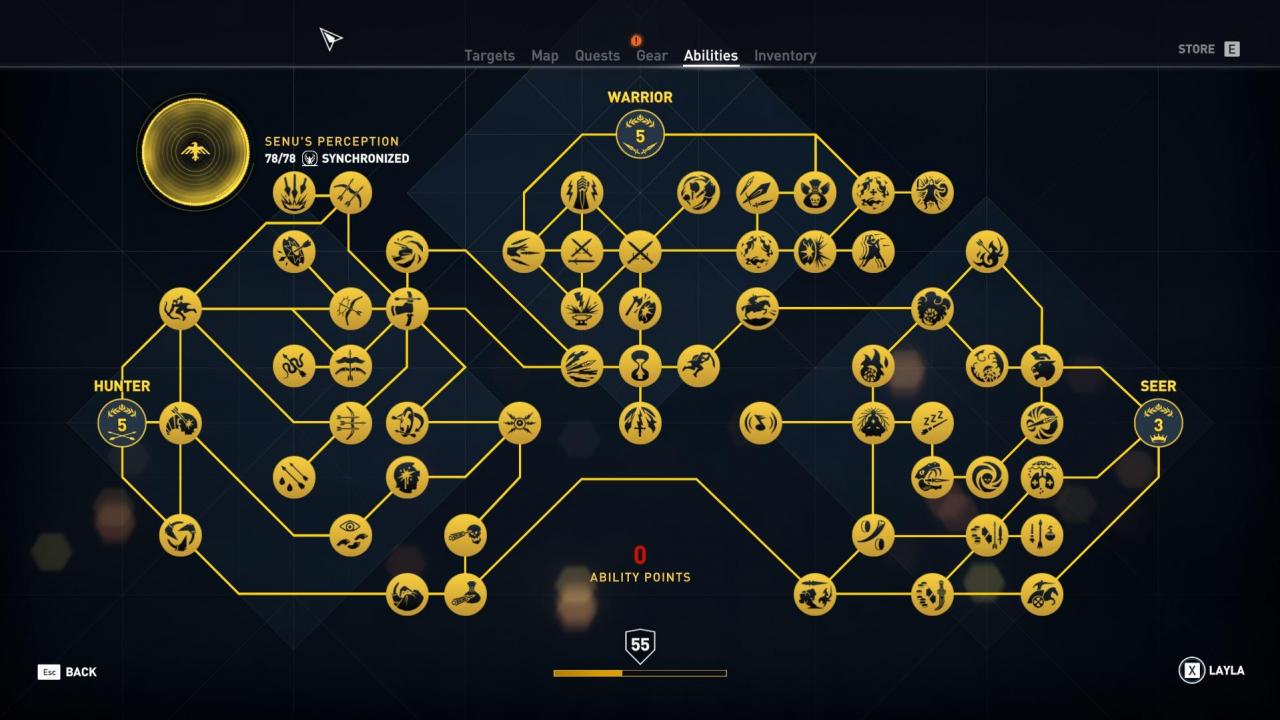Screen dimensions: 1280x720
Task: Switch to the Targets tab
Action: click(x=489, y=56)
